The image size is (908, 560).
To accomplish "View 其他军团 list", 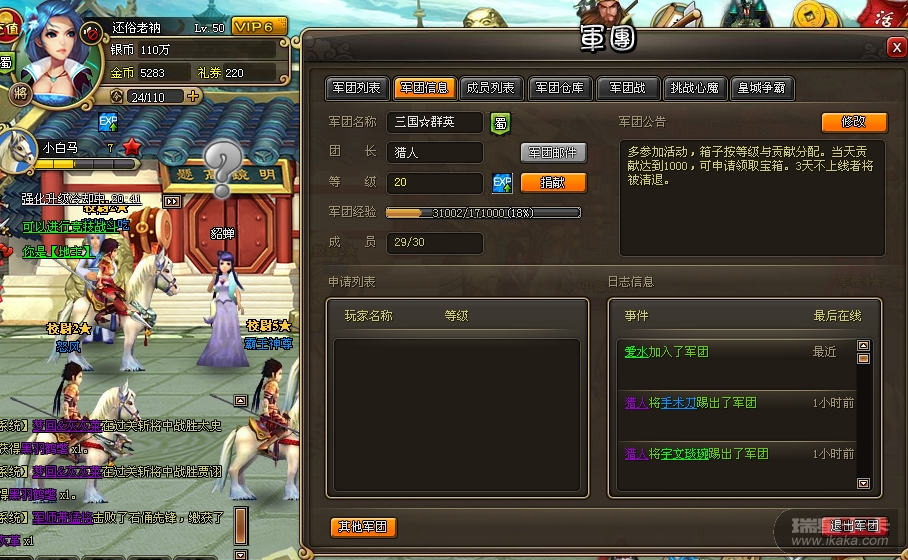I will pos(363,527).
